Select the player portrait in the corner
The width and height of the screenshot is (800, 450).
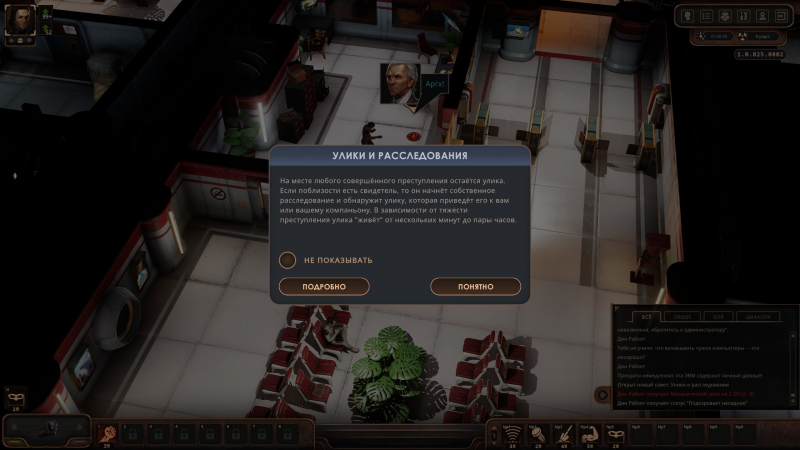pyautogui.click(x=22, y=18)
